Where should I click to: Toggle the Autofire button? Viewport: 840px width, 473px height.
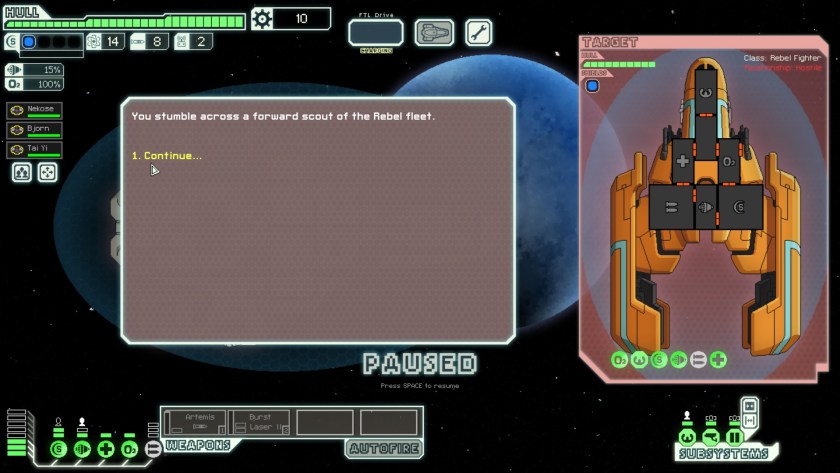(384, 447)
